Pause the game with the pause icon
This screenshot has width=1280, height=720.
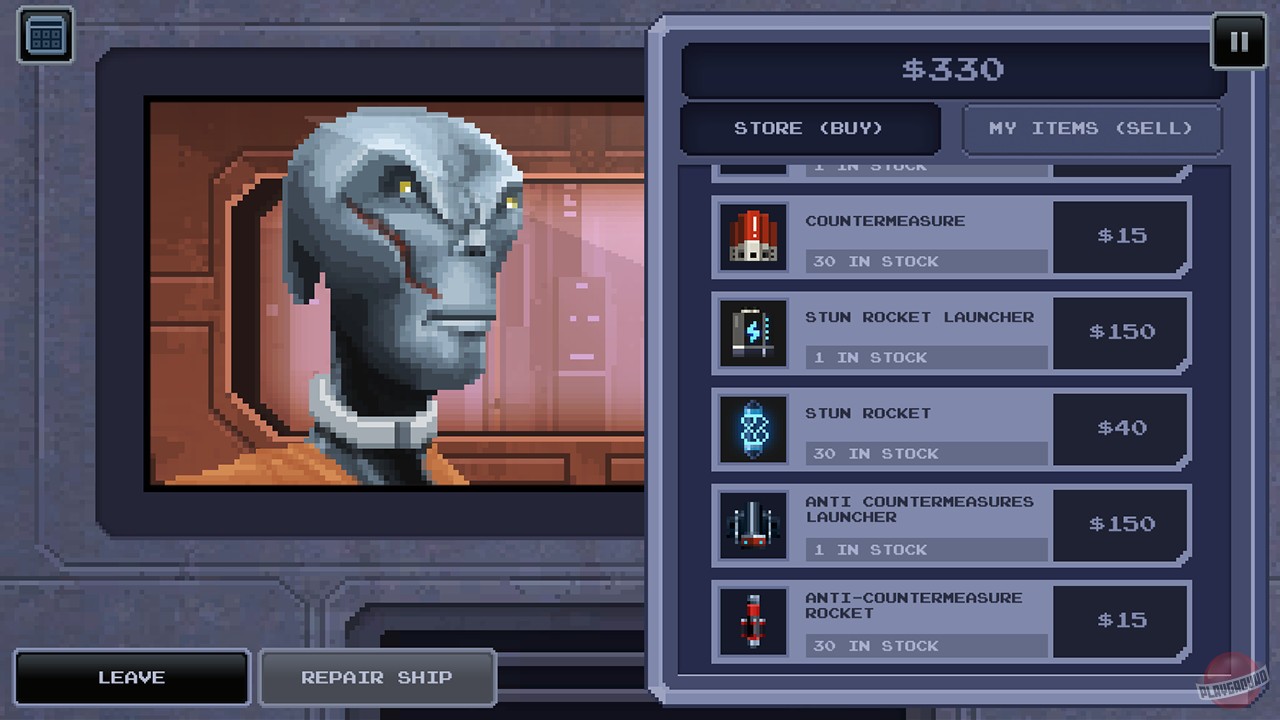pos(1239,42)
